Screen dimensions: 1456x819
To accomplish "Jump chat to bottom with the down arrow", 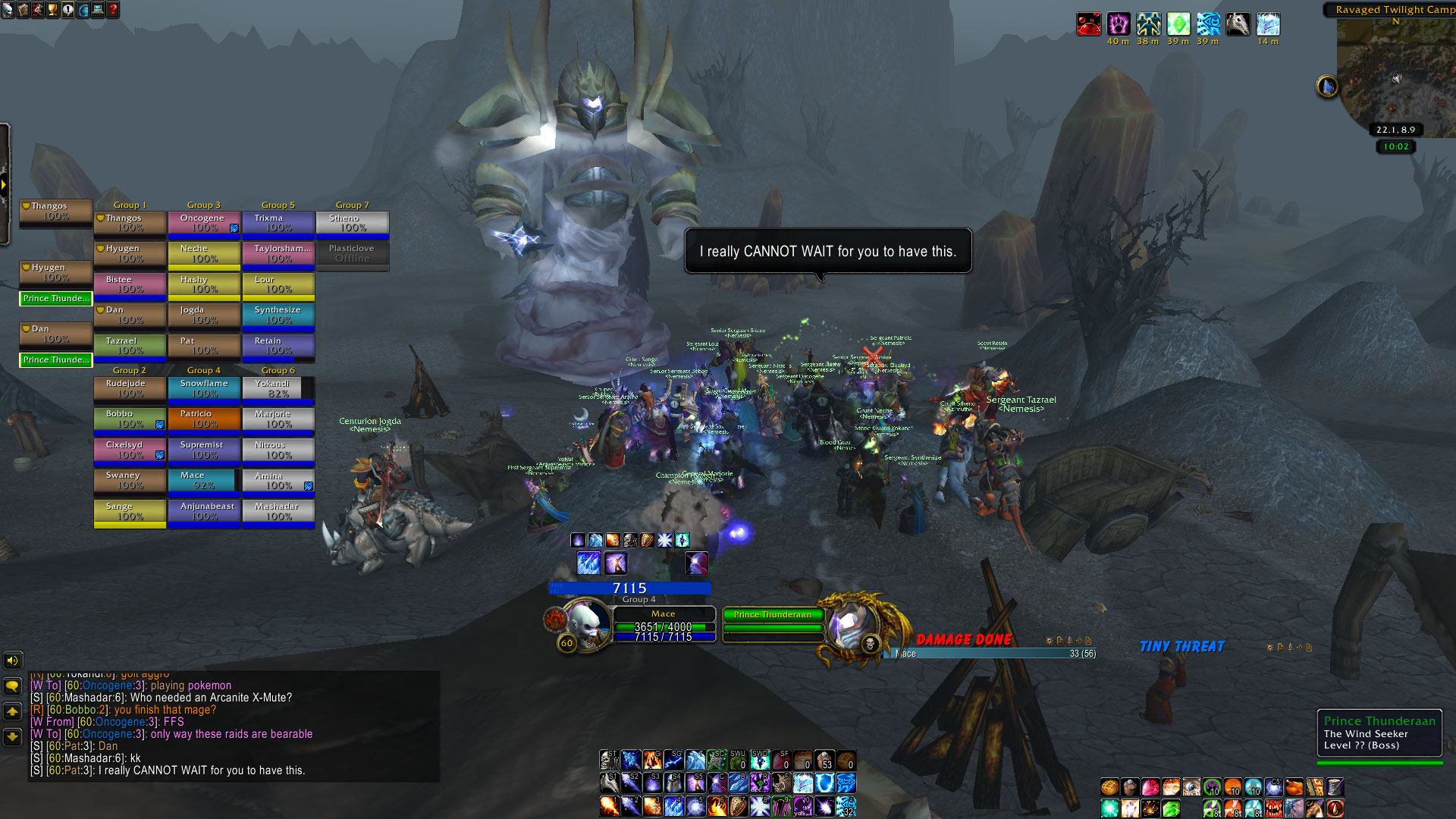I will point(13,736).
